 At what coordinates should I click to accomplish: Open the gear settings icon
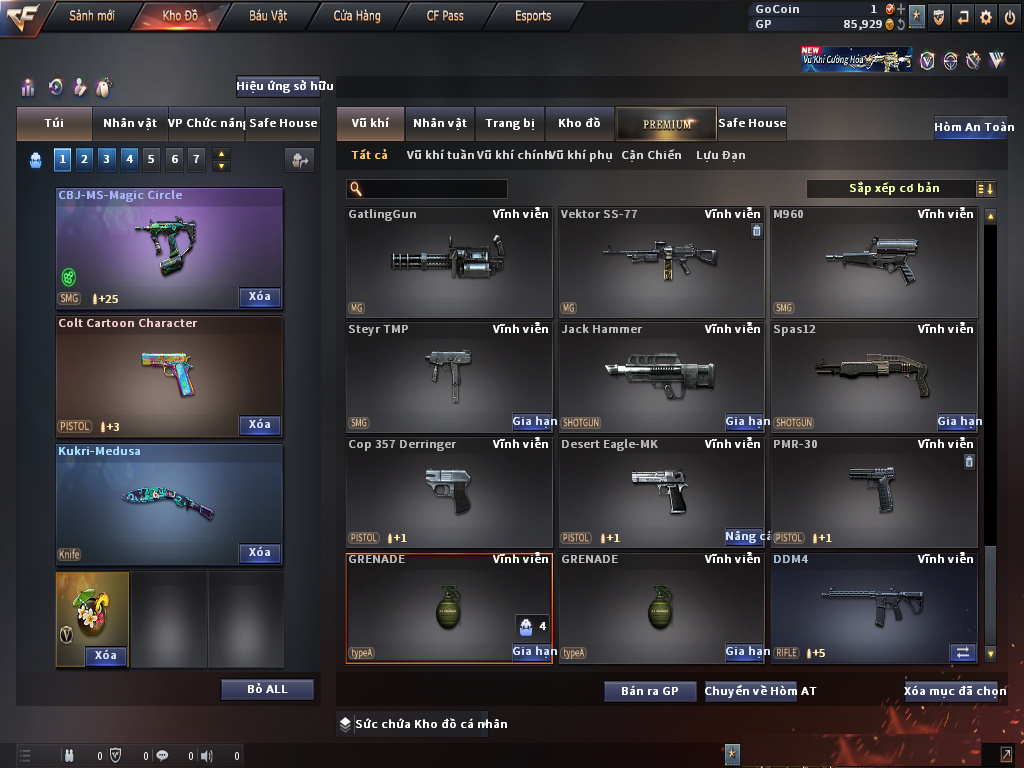coord(986,17)
